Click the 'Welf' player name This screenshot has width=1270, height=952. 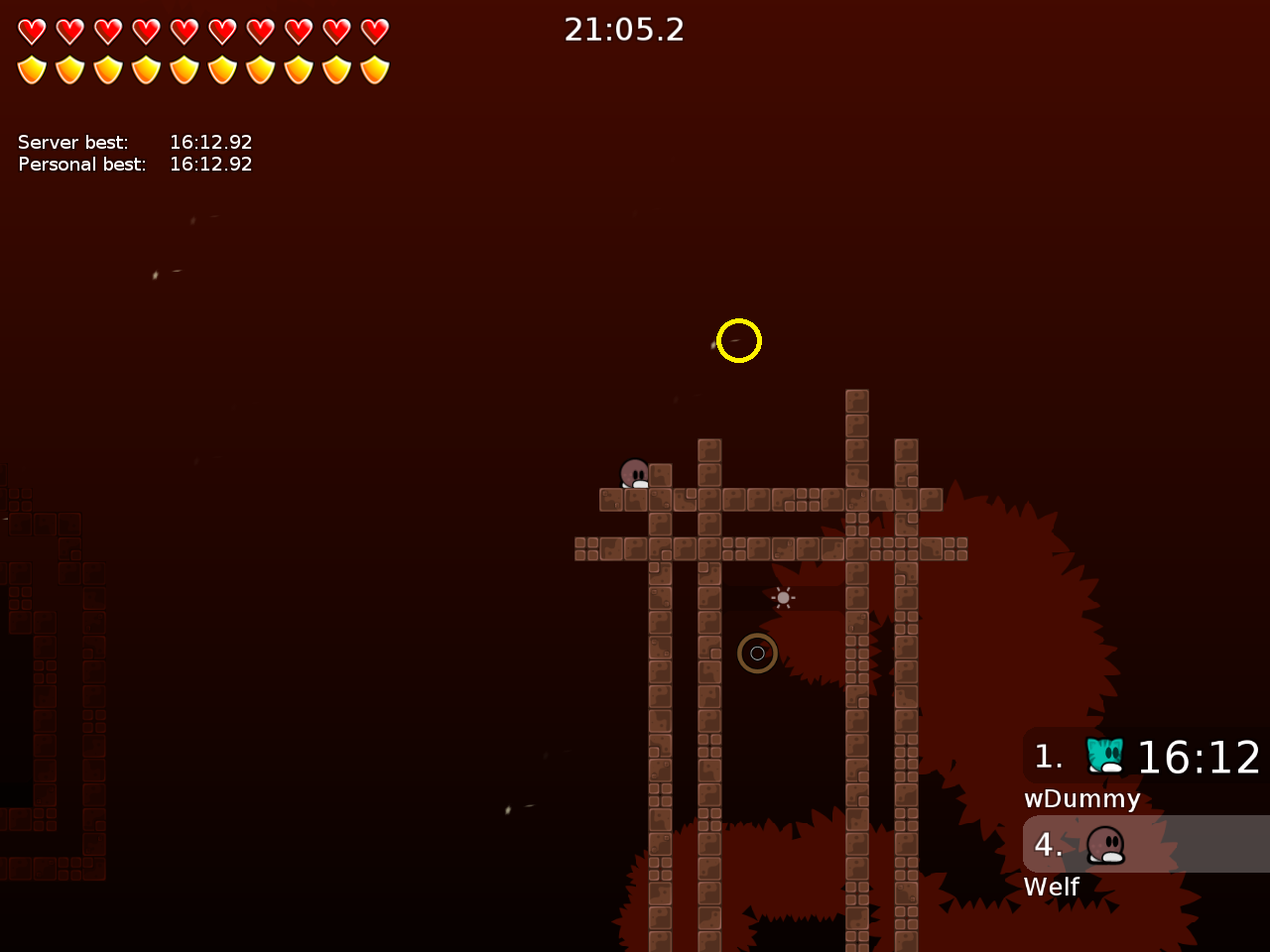(1051, 887)
